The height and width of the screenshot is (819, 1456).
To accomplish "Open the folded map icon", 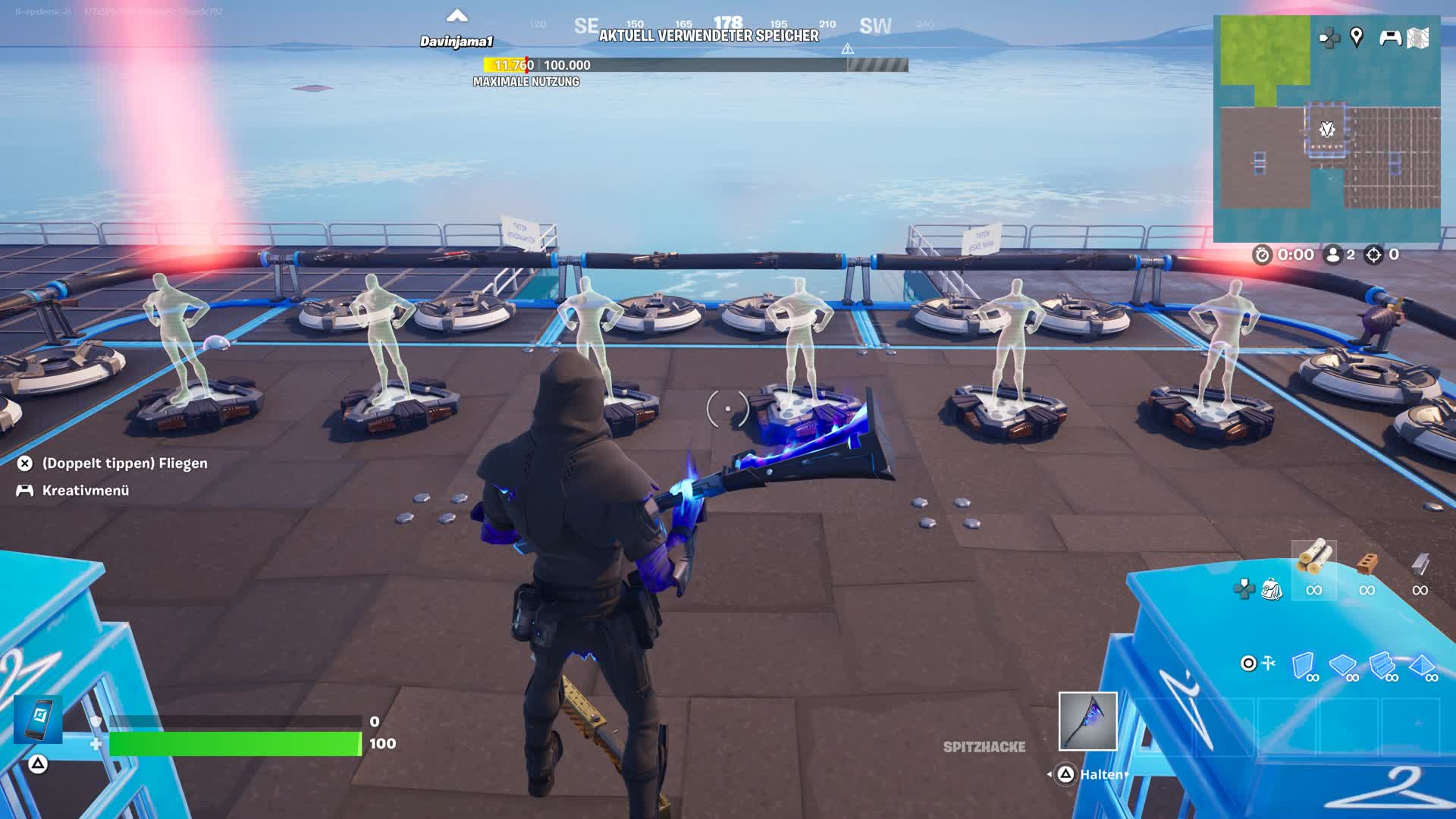I will (x=1418, y=38).
